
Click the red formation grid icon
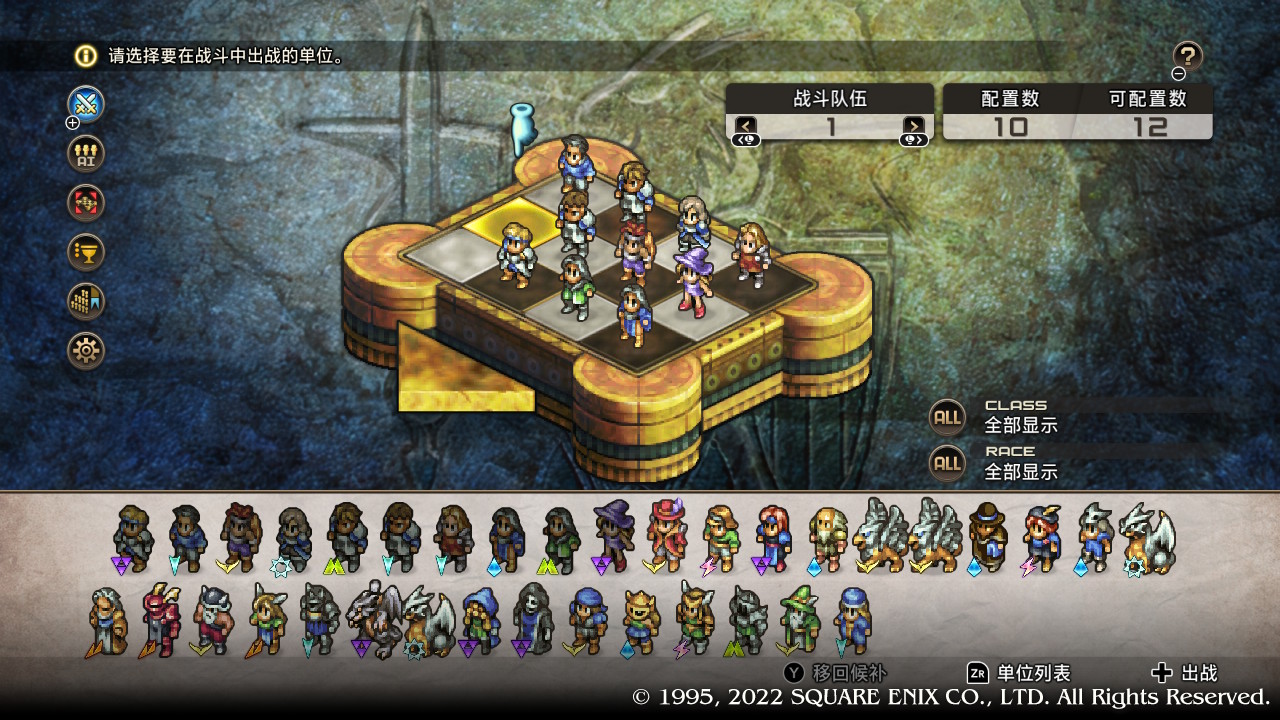coord(86,202)
